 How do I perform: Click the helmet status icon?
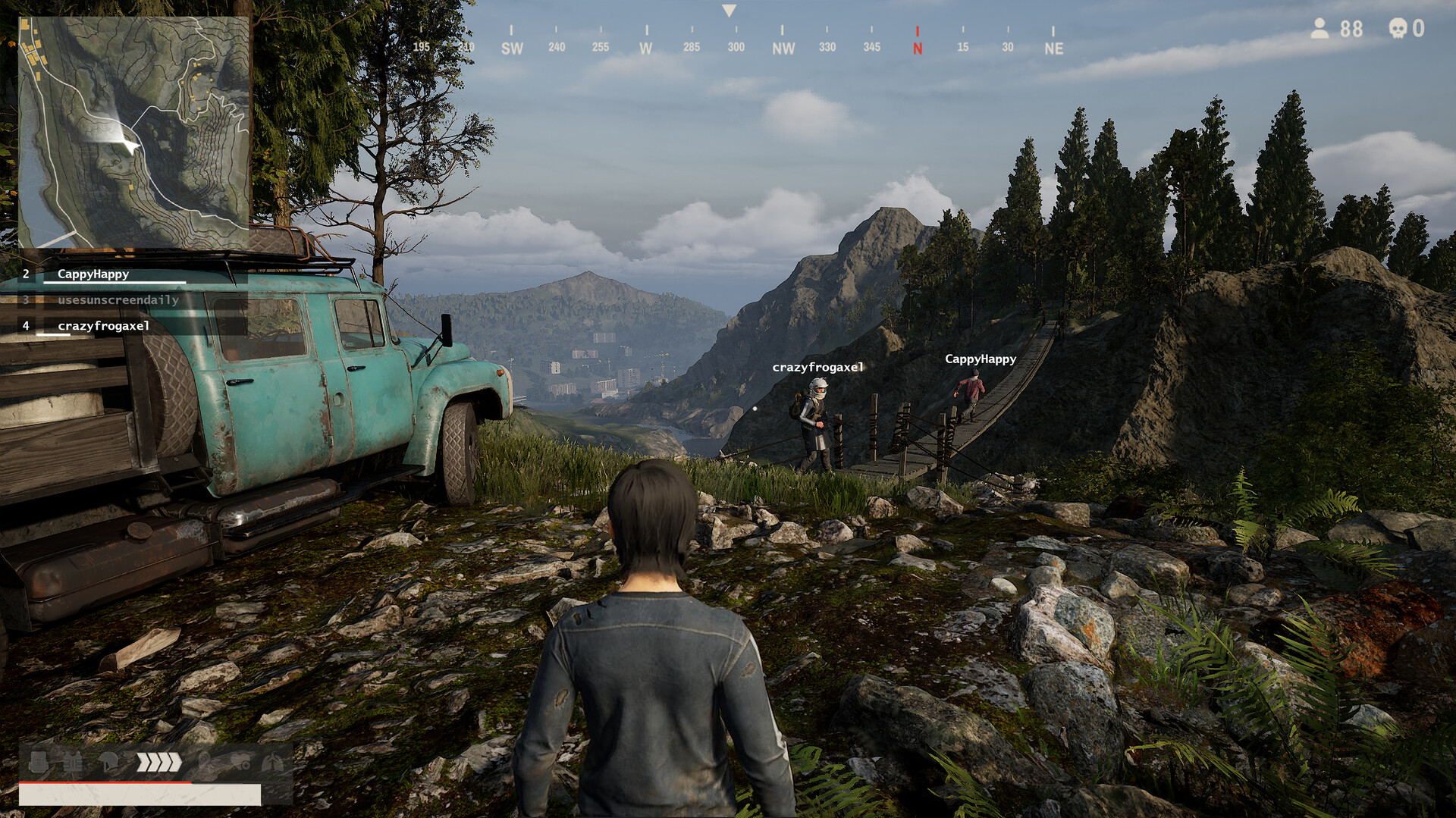108,762
